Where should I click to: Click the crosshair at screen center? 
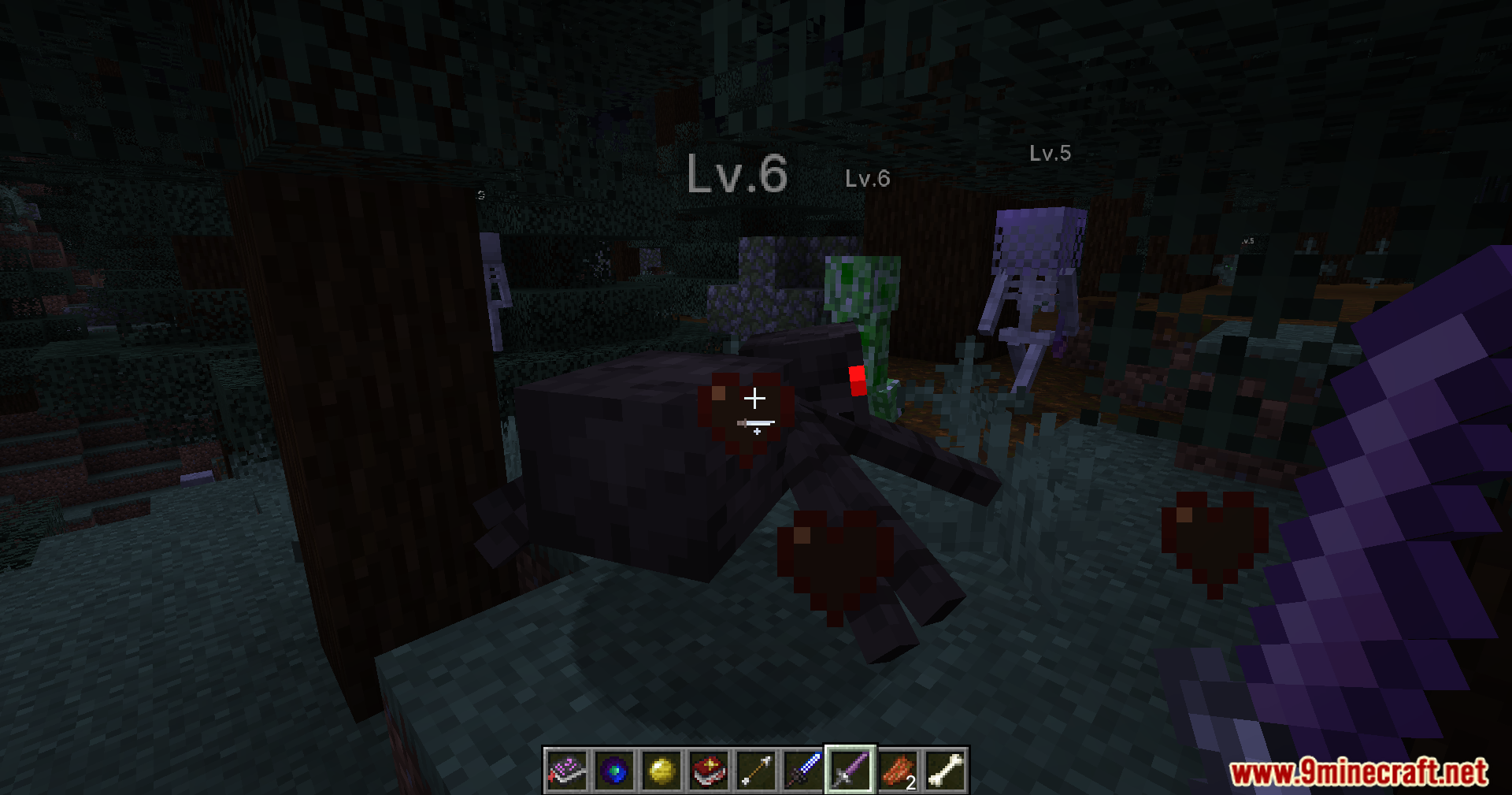point(756,398)
